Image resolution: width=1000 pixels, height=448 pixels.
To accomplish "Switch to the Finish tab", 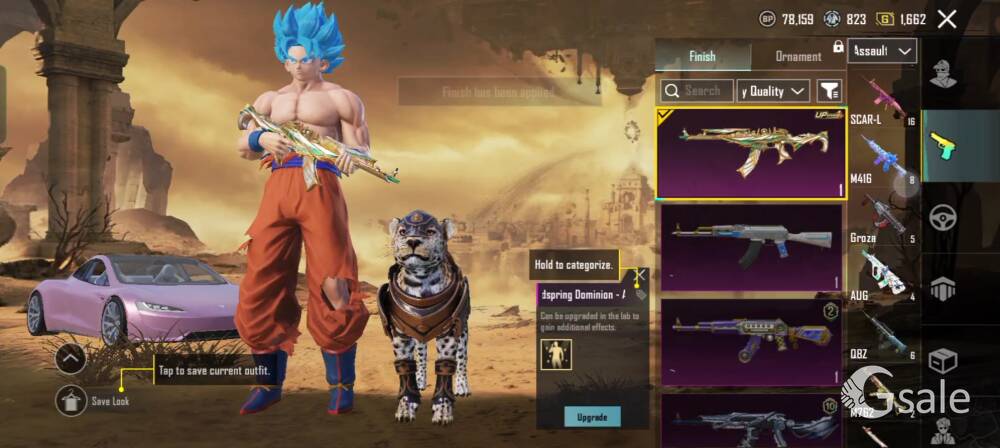I will tap(702, 56).
